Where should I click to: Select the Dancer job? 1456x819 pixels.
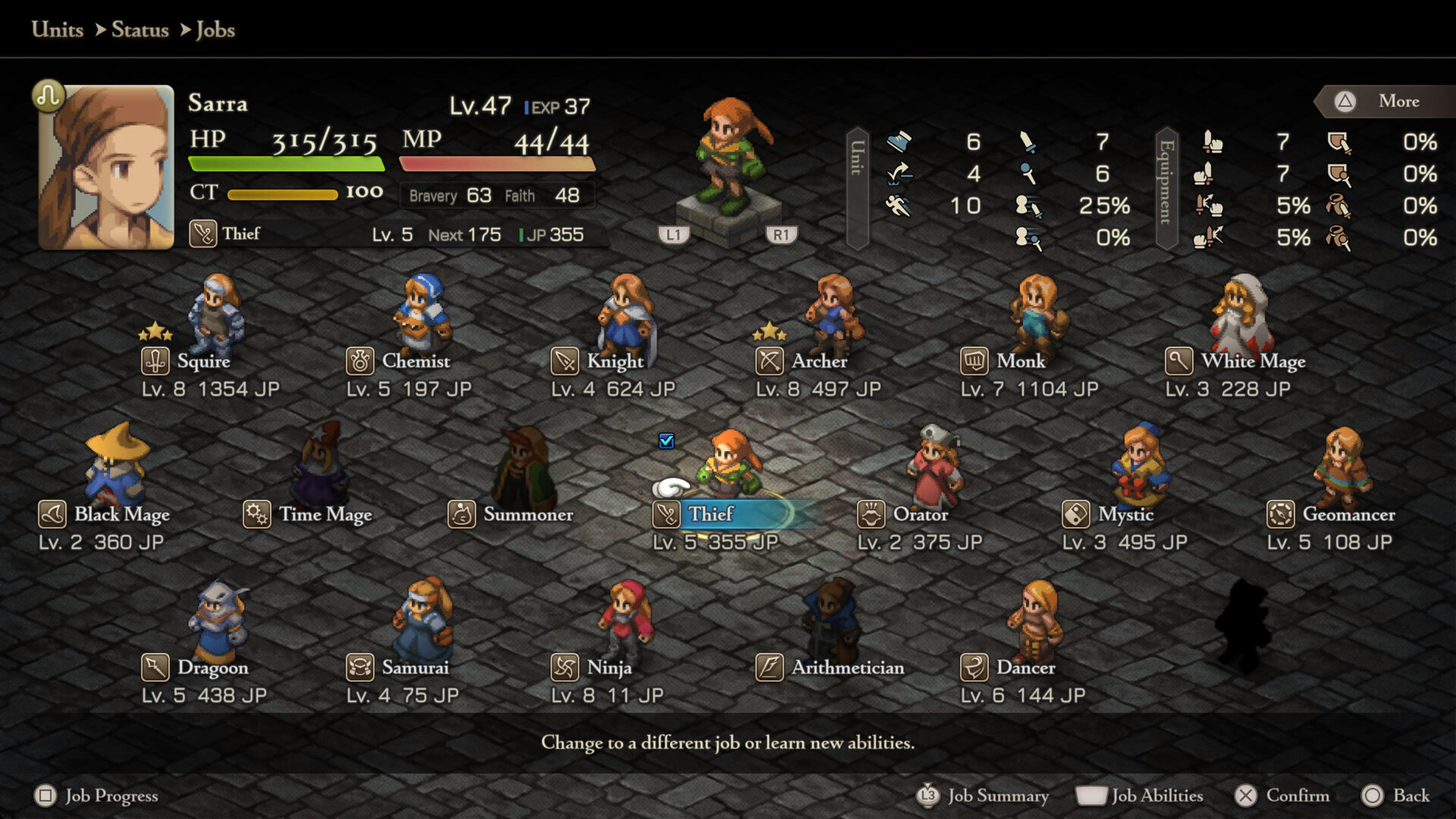click(x=1025, y=667)
